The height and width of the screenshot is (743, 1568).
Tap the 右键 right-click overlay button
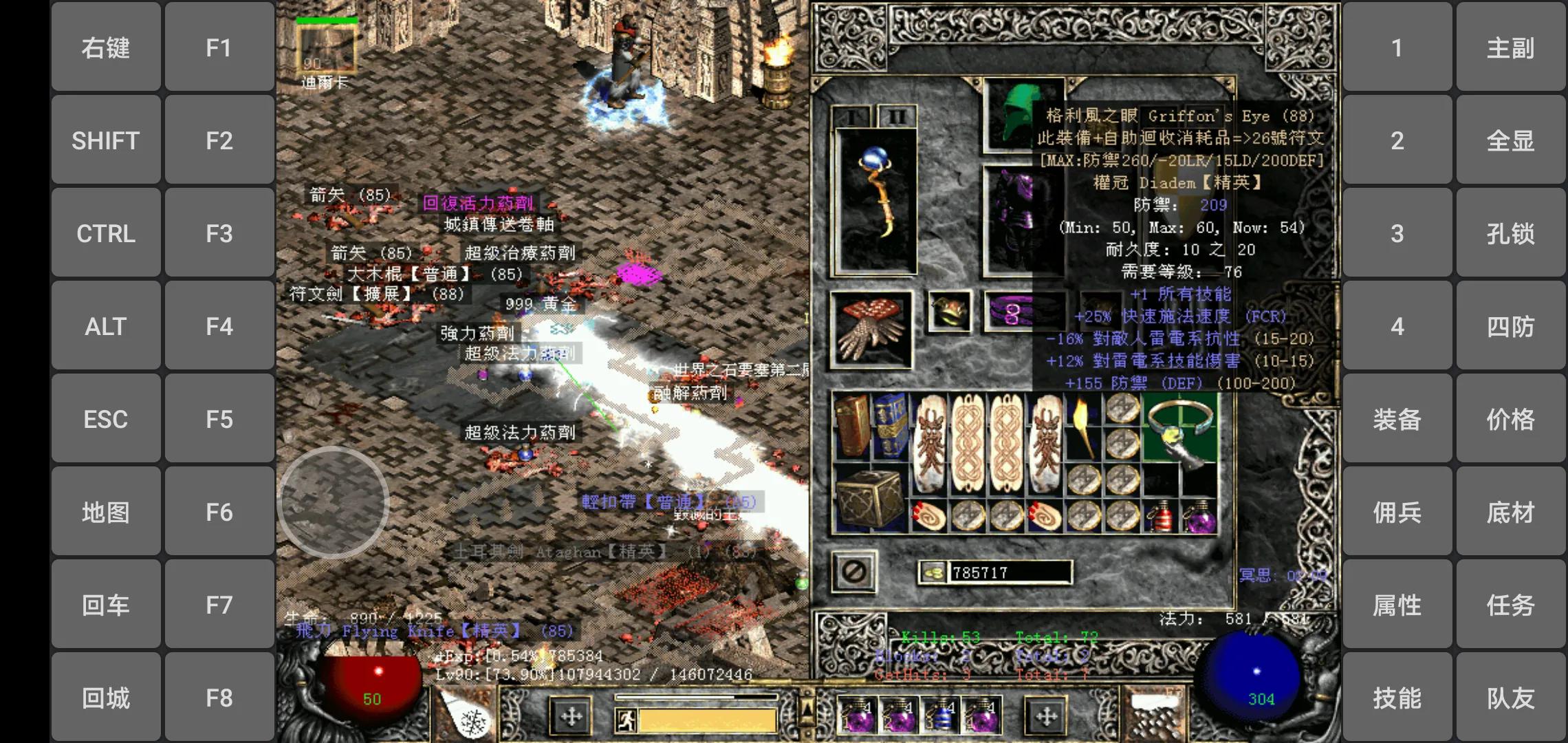point(106,47)
